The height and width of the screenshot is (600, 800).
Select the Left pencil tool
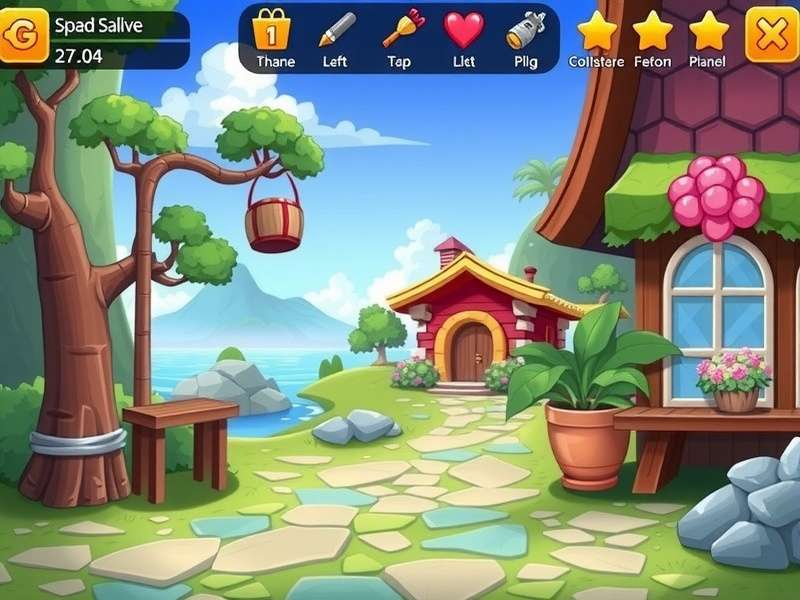[x=336, y=30]
